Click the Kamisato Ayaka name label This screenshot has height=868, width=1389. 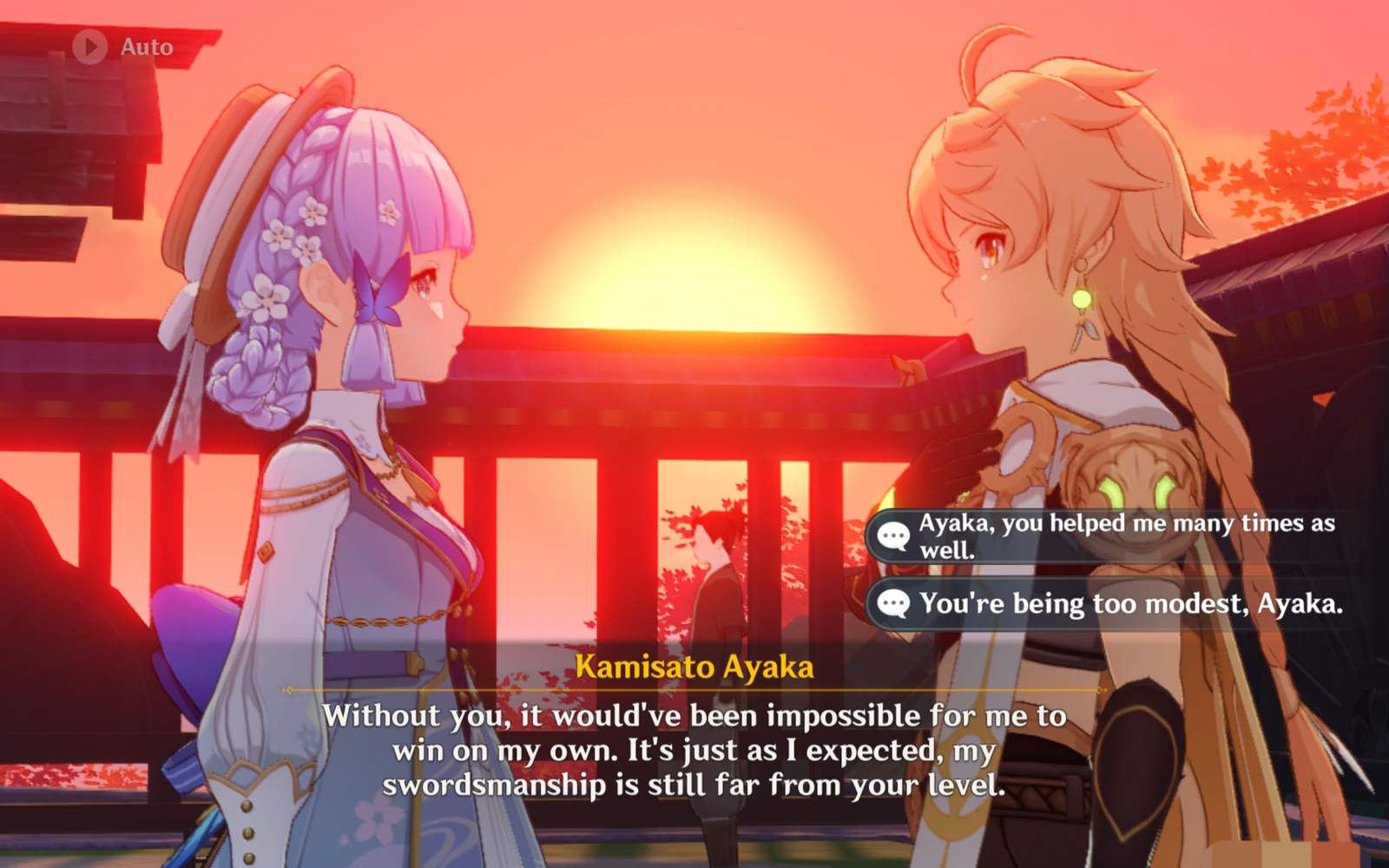(694, 667)
